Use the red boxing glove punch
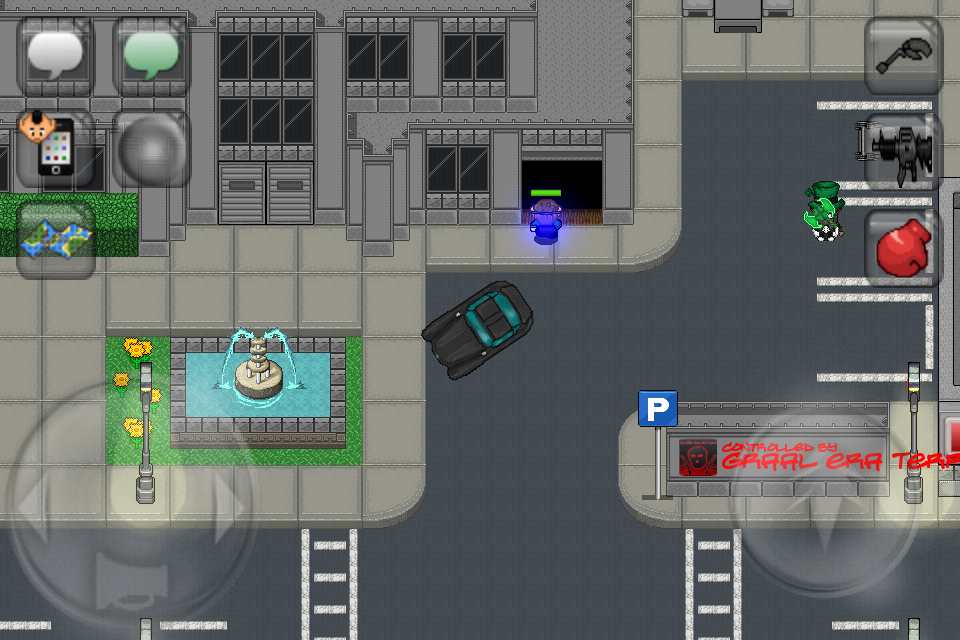The height and width of the screenshot is (640, 960). 903,248
